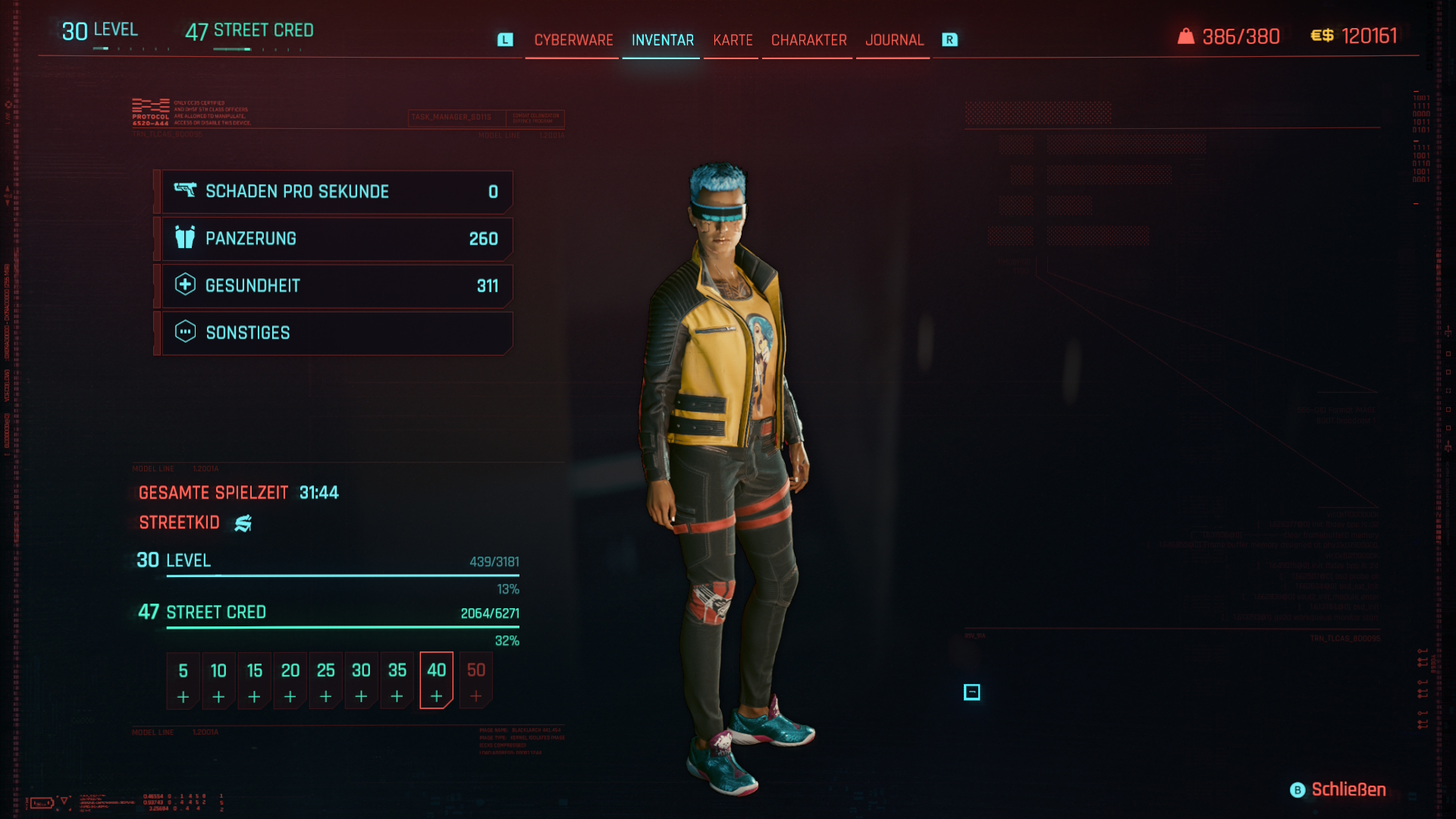
Task: Select the highlighted Street Cred 40 tile
Action: pos(436,680)
